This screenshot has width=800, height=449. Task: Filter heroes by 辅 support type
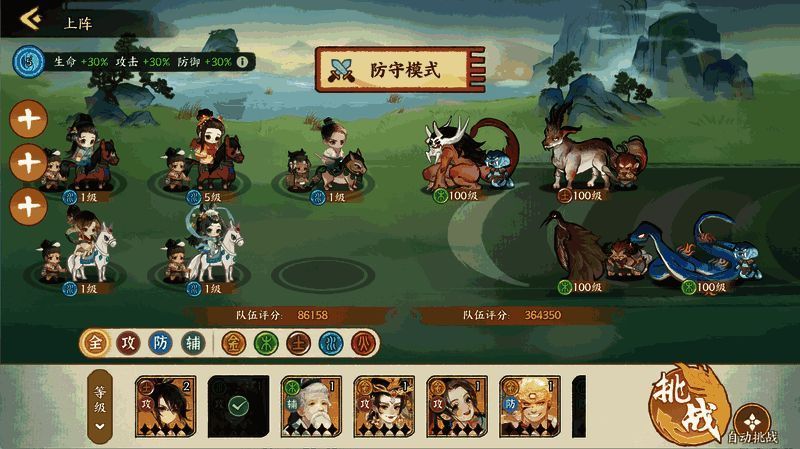tap(193, 343)
